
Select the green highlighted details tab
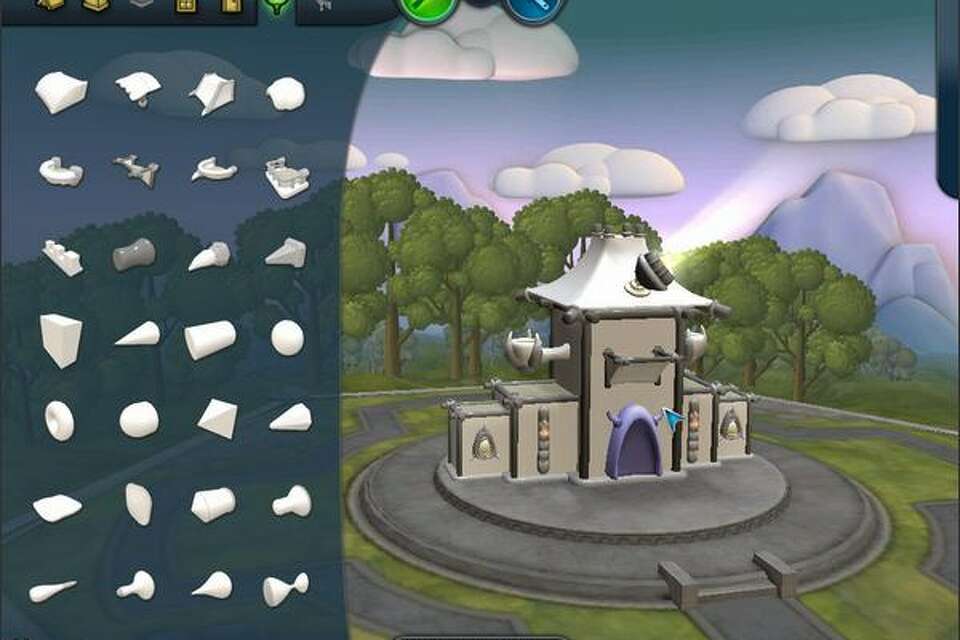coord(277,7)
